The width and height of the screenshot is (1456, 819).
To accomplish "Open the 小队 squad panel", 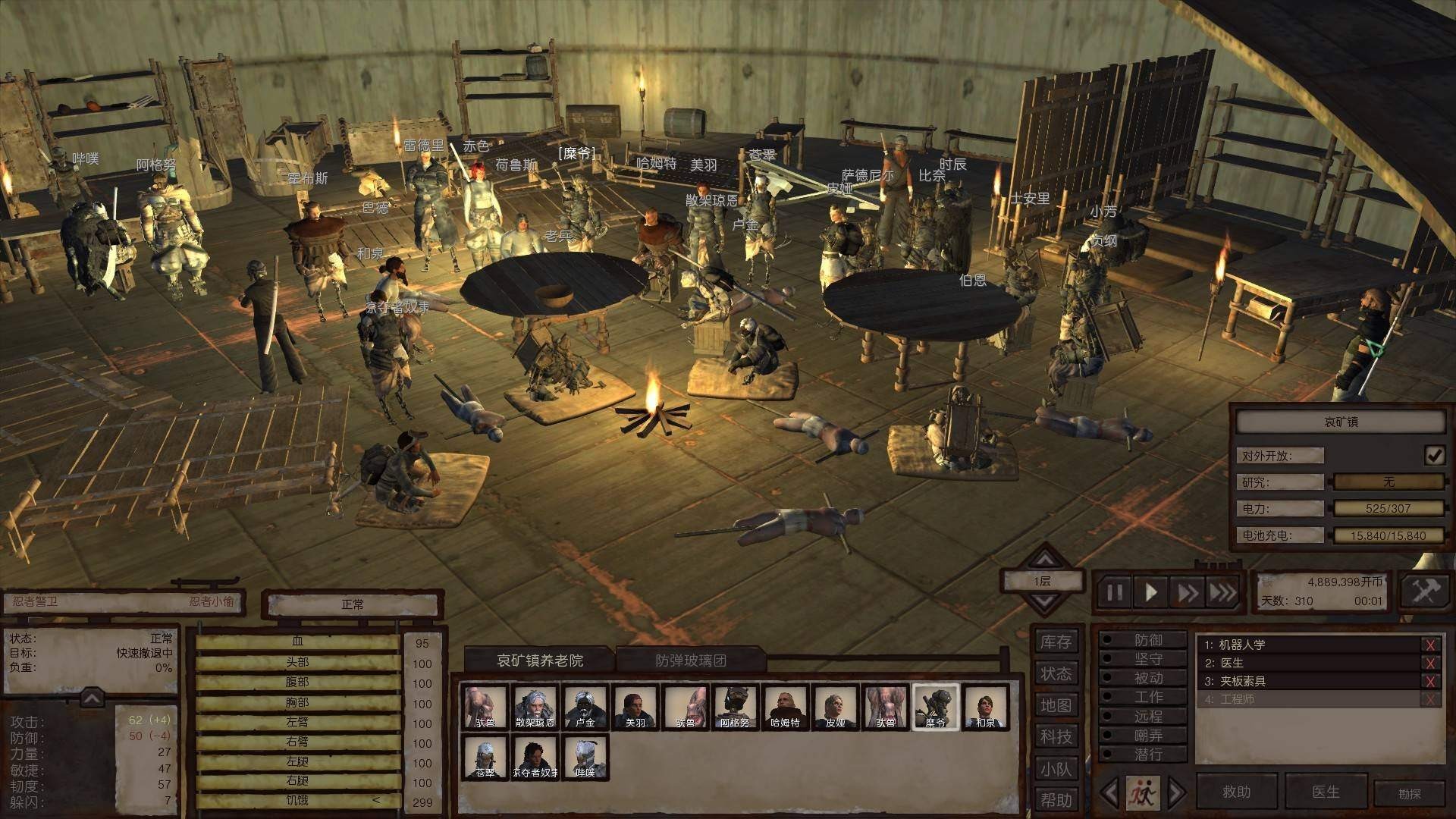I will point(1056,769).
